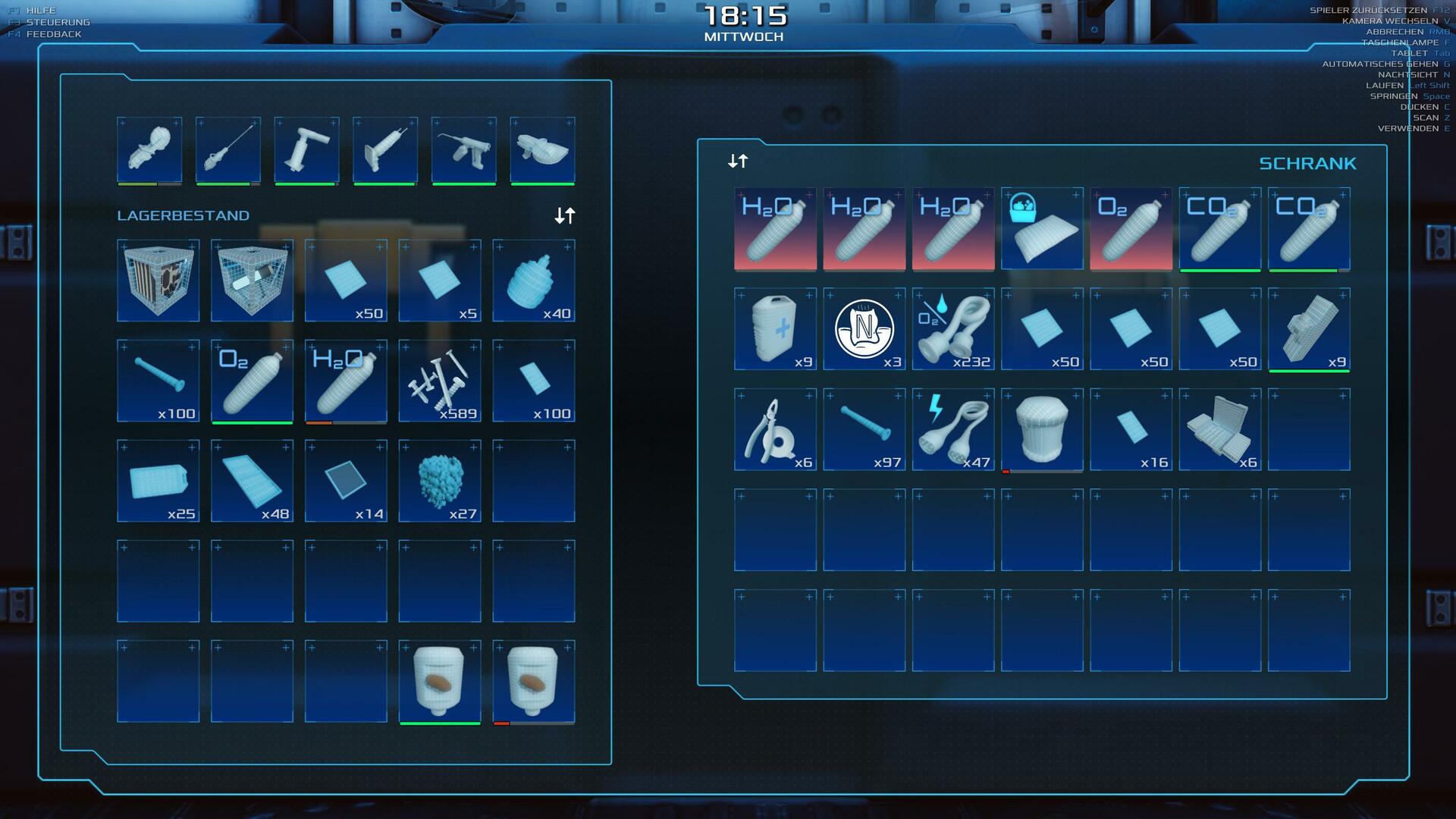
Task: Pick the x100 rod stack in Lagerbestand
Action: tap(158, 381)
